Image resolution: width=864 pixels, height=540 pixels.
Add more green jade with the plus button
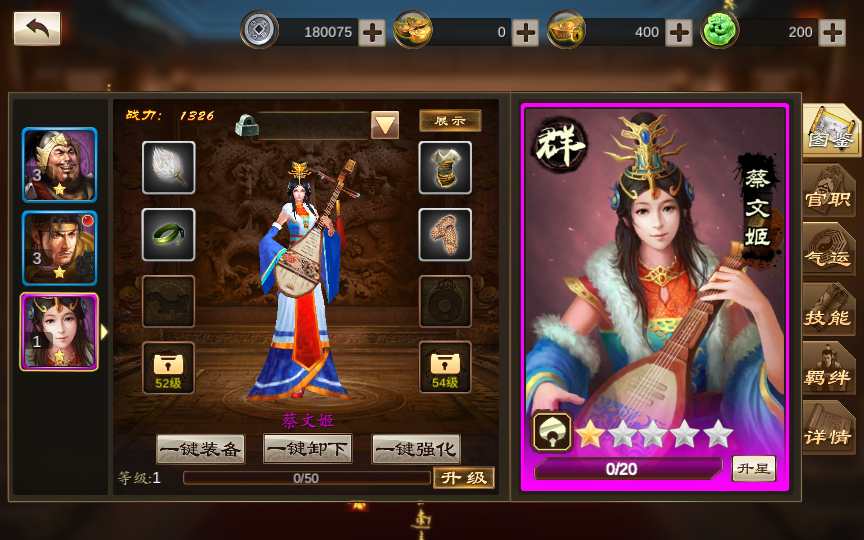click(832, 32)
